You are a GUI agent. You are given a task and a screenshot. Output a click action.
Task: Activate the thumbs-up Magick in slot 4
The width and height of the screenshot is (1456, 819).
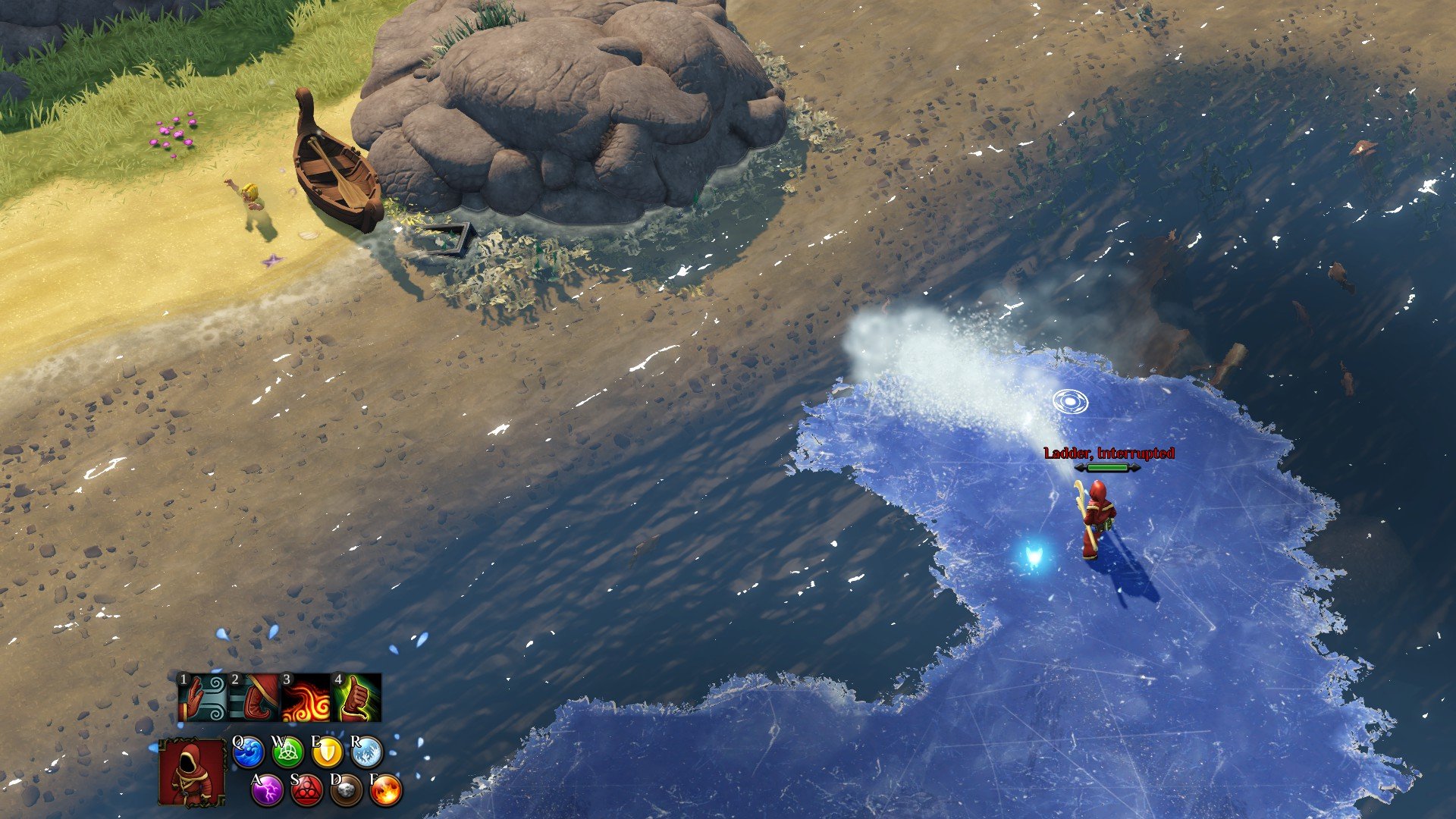[x=355, y=697]
